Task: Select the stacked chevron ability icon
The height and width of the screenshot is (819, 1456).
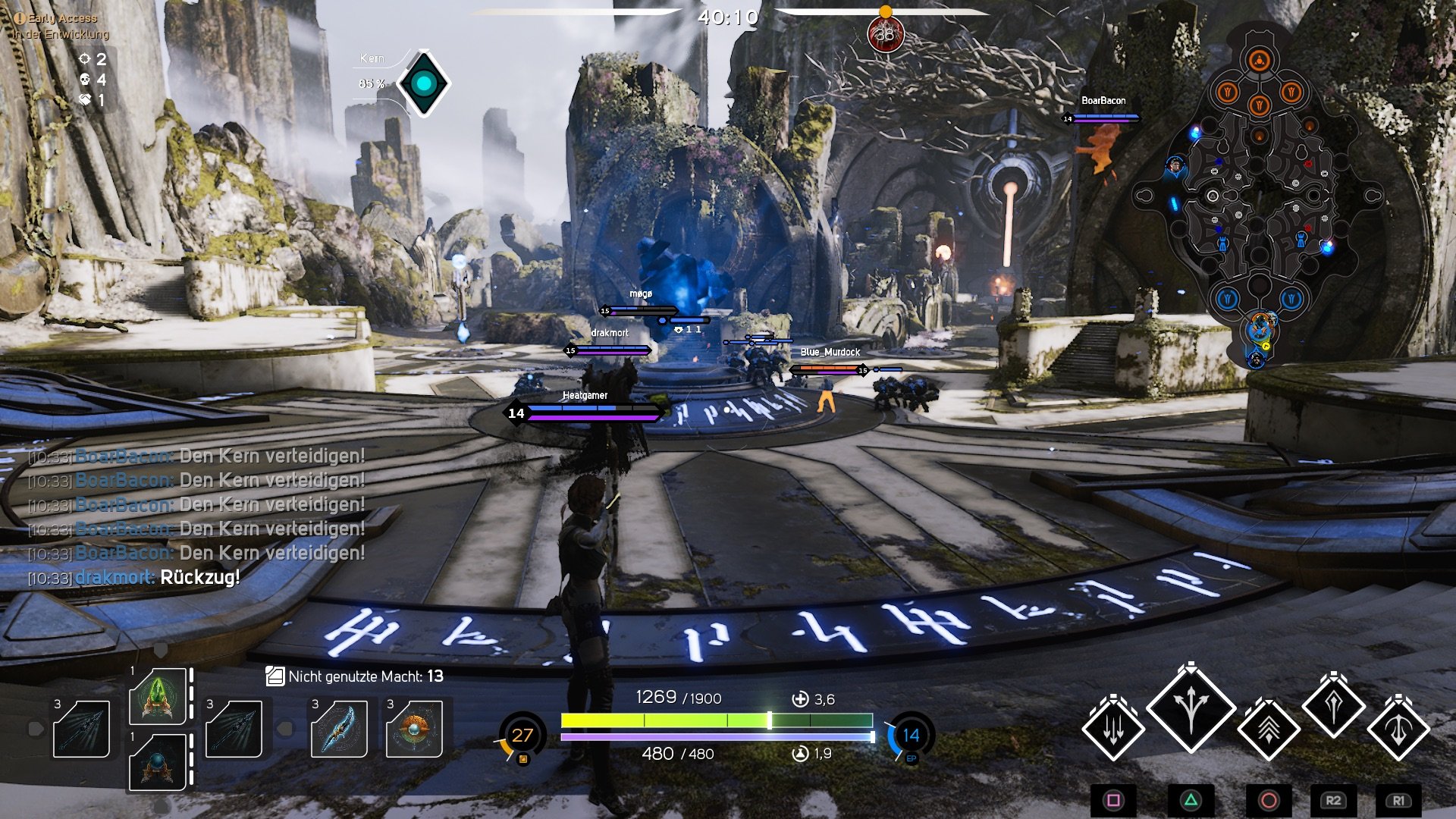Action: coord(1269,731)
